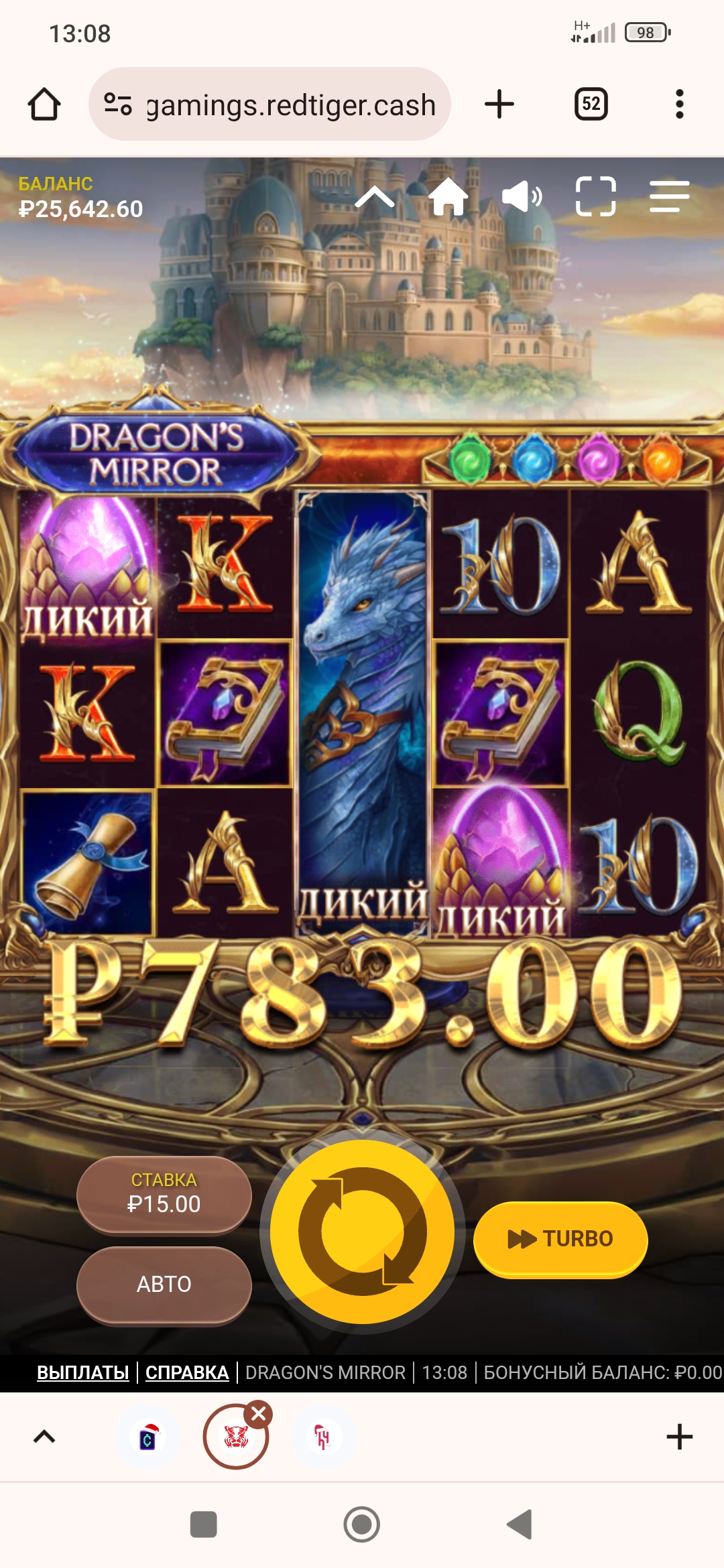
Task: Go to the lobby via the house icon
Action: pyautogui.click(x=448, y=197)
